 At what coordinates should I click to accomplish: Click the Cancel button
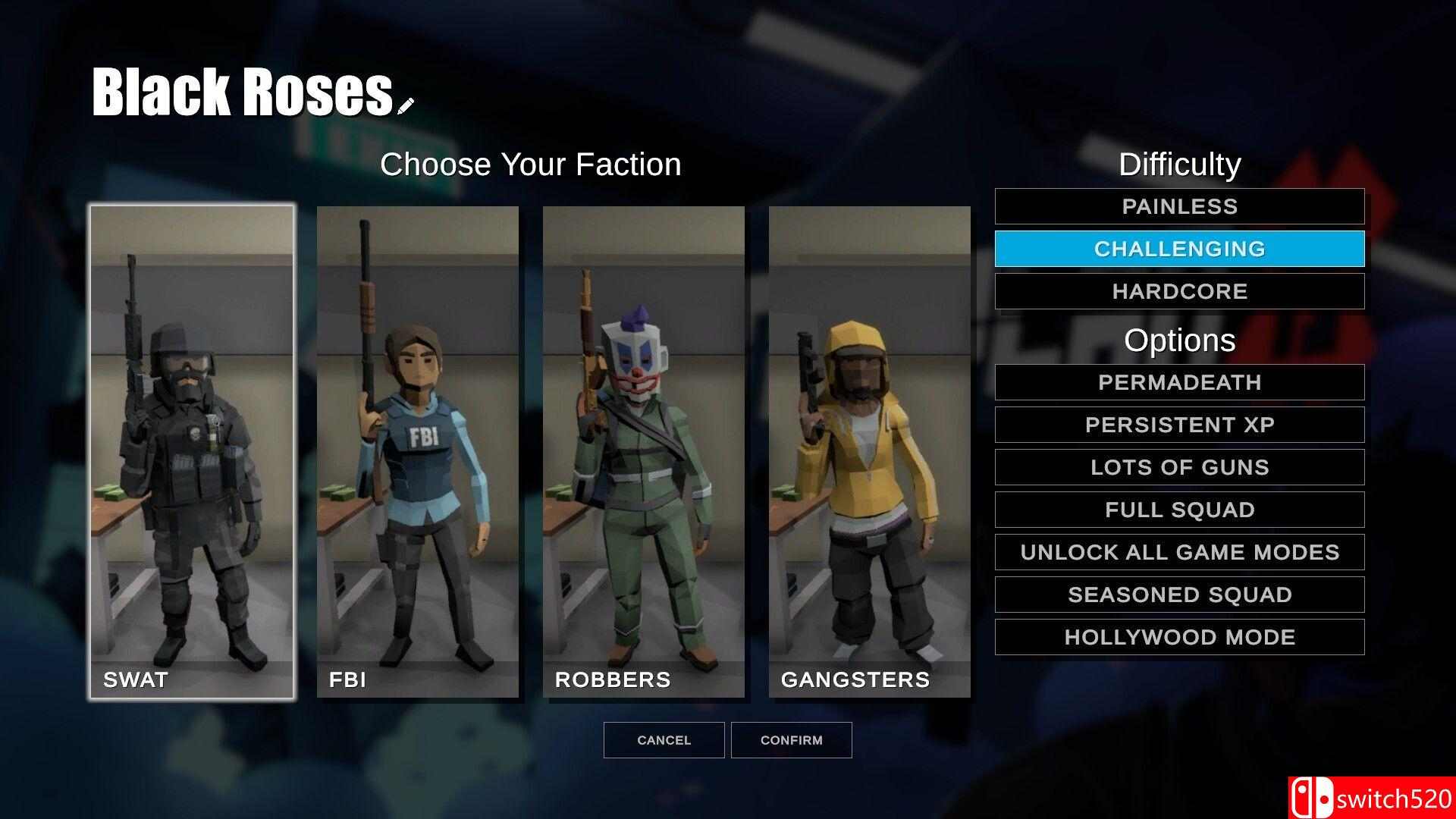(x=664, y=740)
